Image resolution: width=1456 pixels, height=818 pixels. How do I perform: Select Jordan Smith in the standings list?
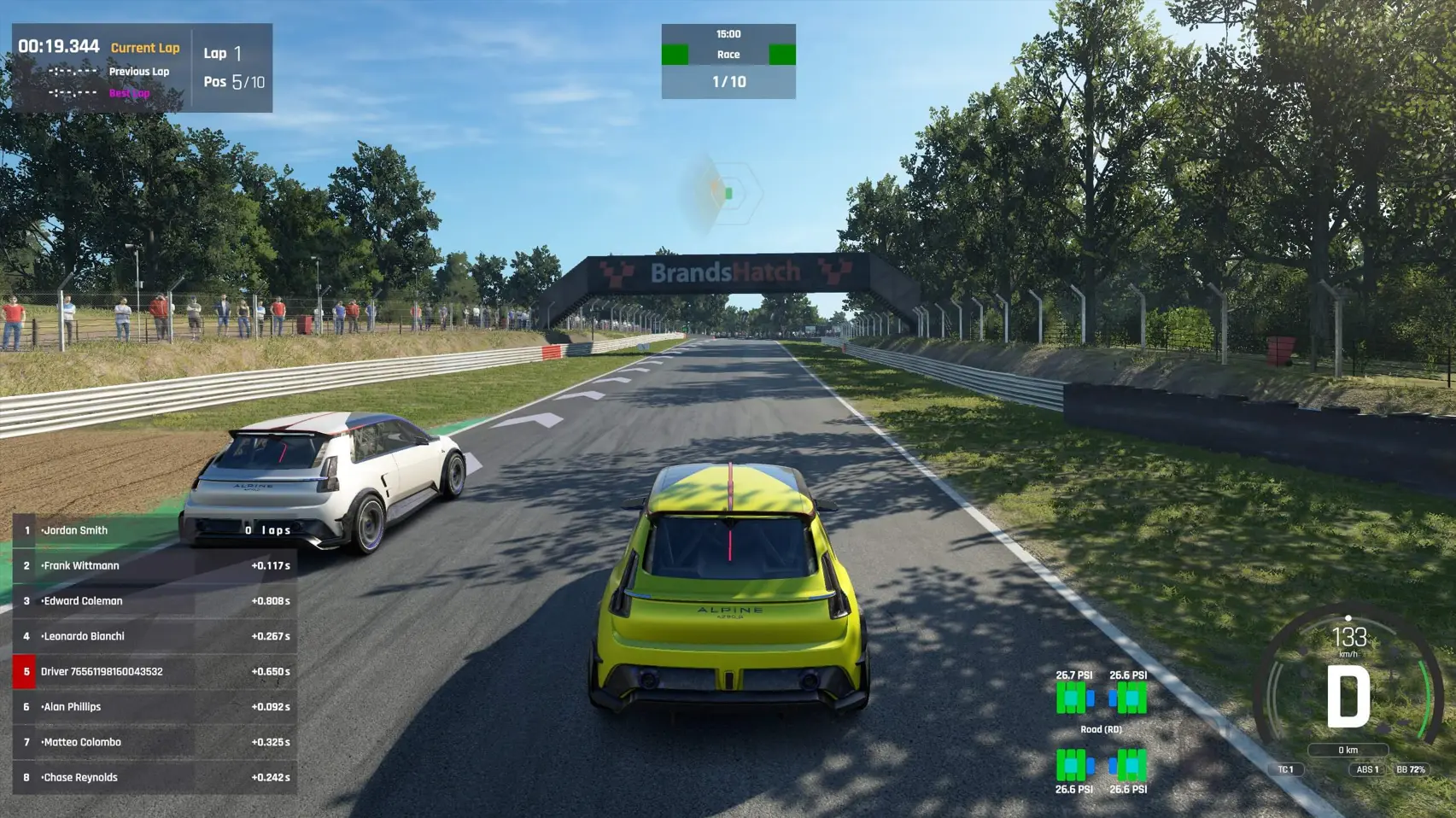(x=154, y=530)
